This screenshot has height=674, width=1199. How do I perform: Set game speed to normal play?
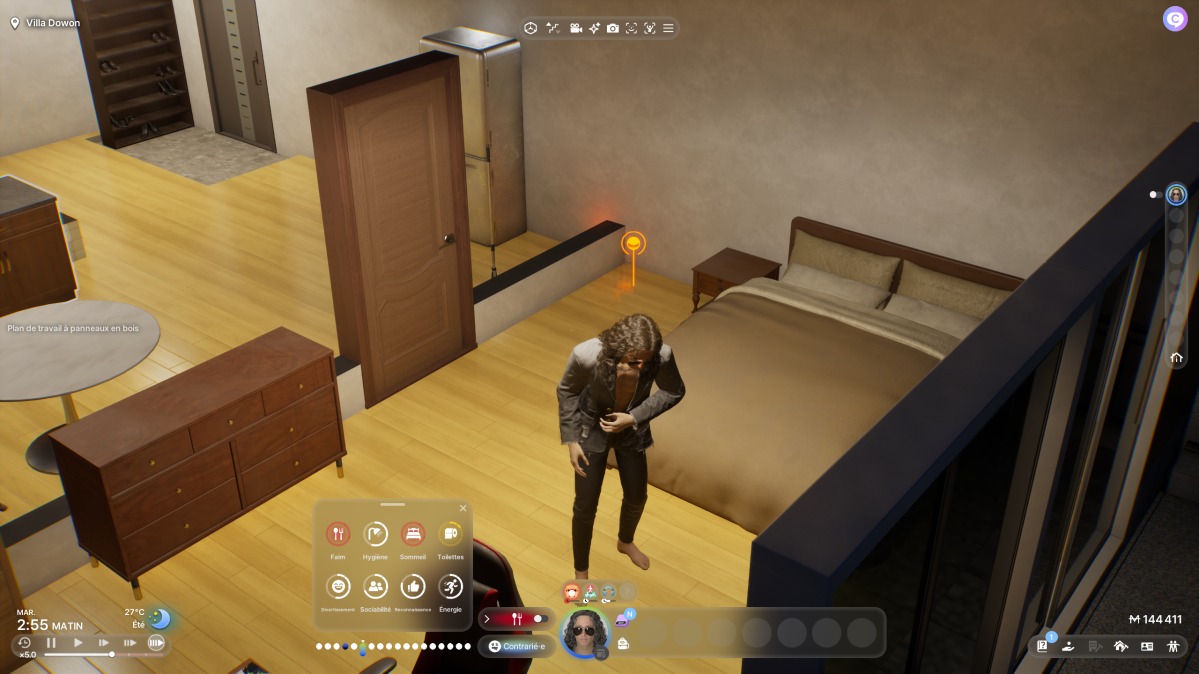[x=78, y=643]
